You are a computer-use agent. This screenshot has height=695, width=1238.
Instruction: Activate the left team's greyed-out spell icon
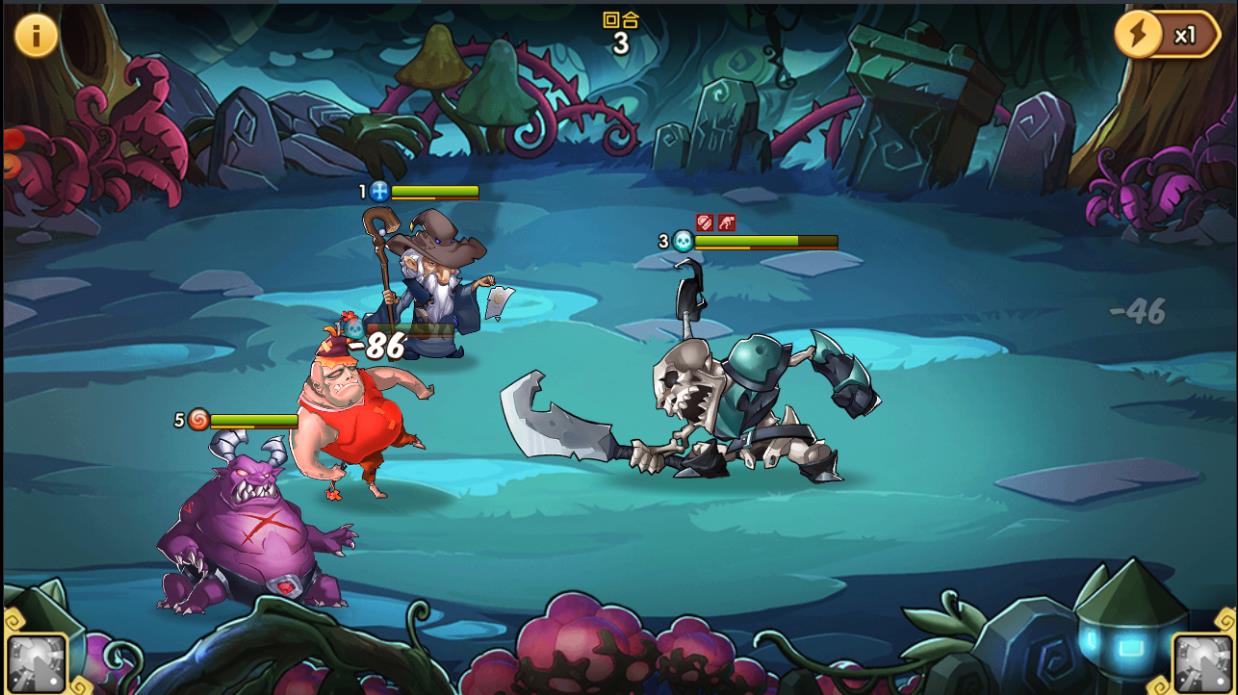point(37,663)
